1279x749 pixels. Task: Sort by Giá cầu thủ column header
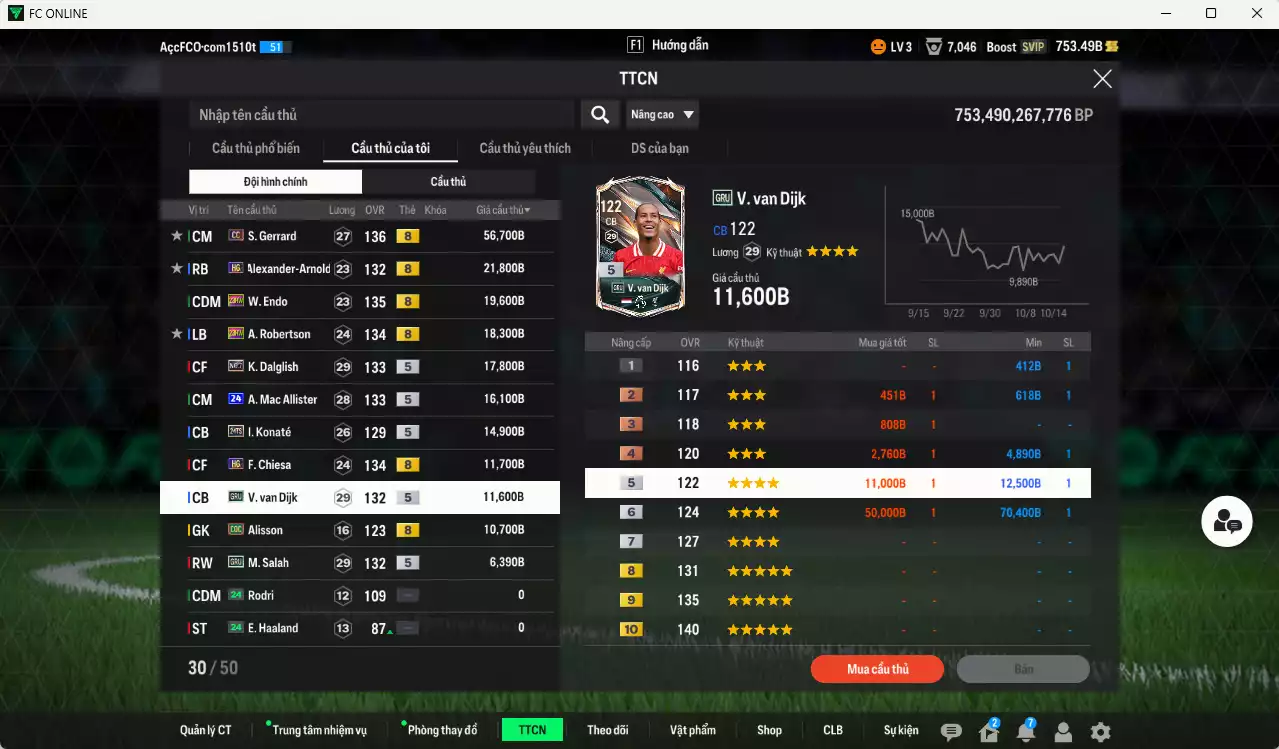coord(503,210)
